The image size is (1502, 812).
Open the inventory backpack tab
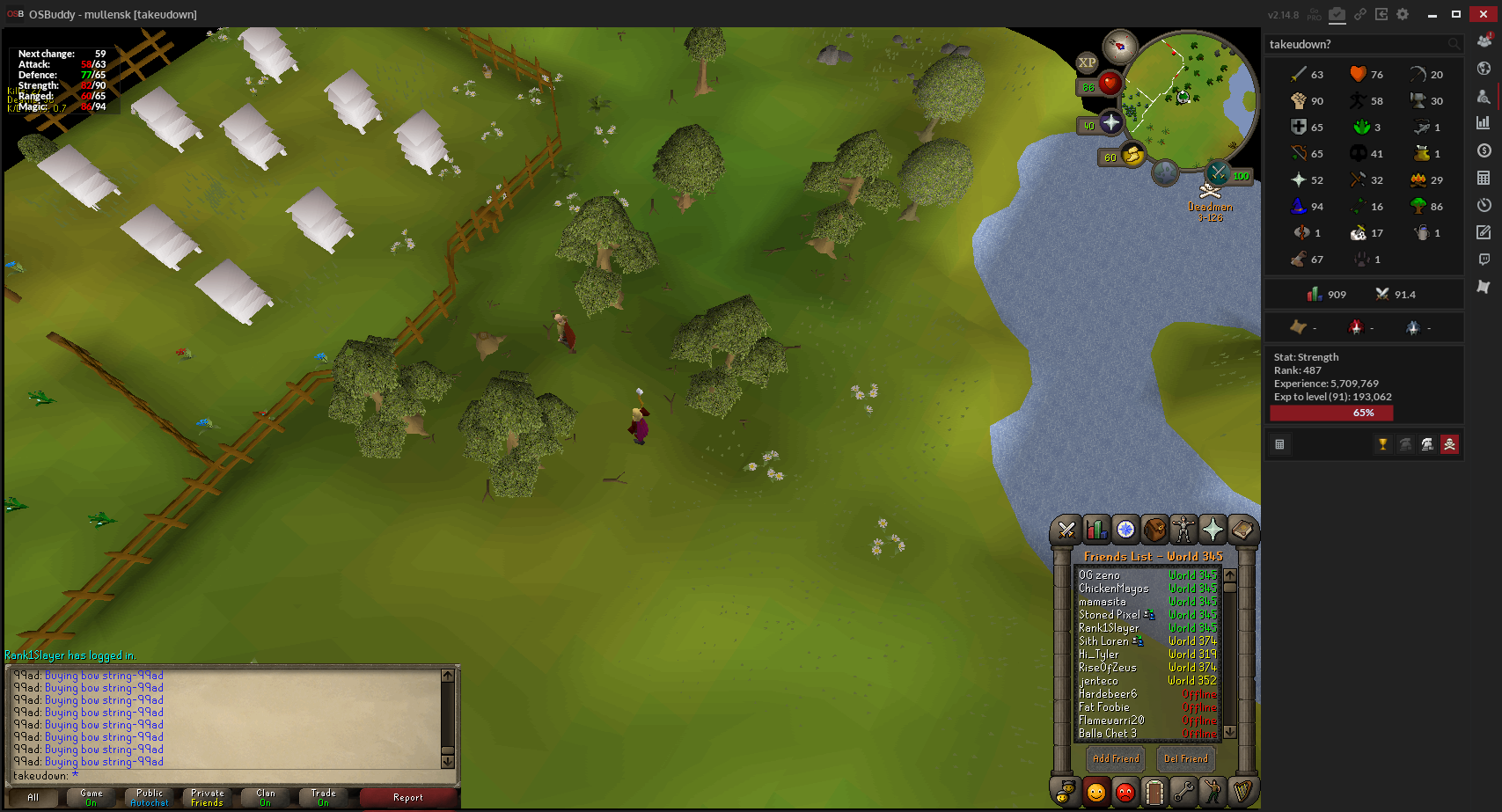[x=1154, y=530]
